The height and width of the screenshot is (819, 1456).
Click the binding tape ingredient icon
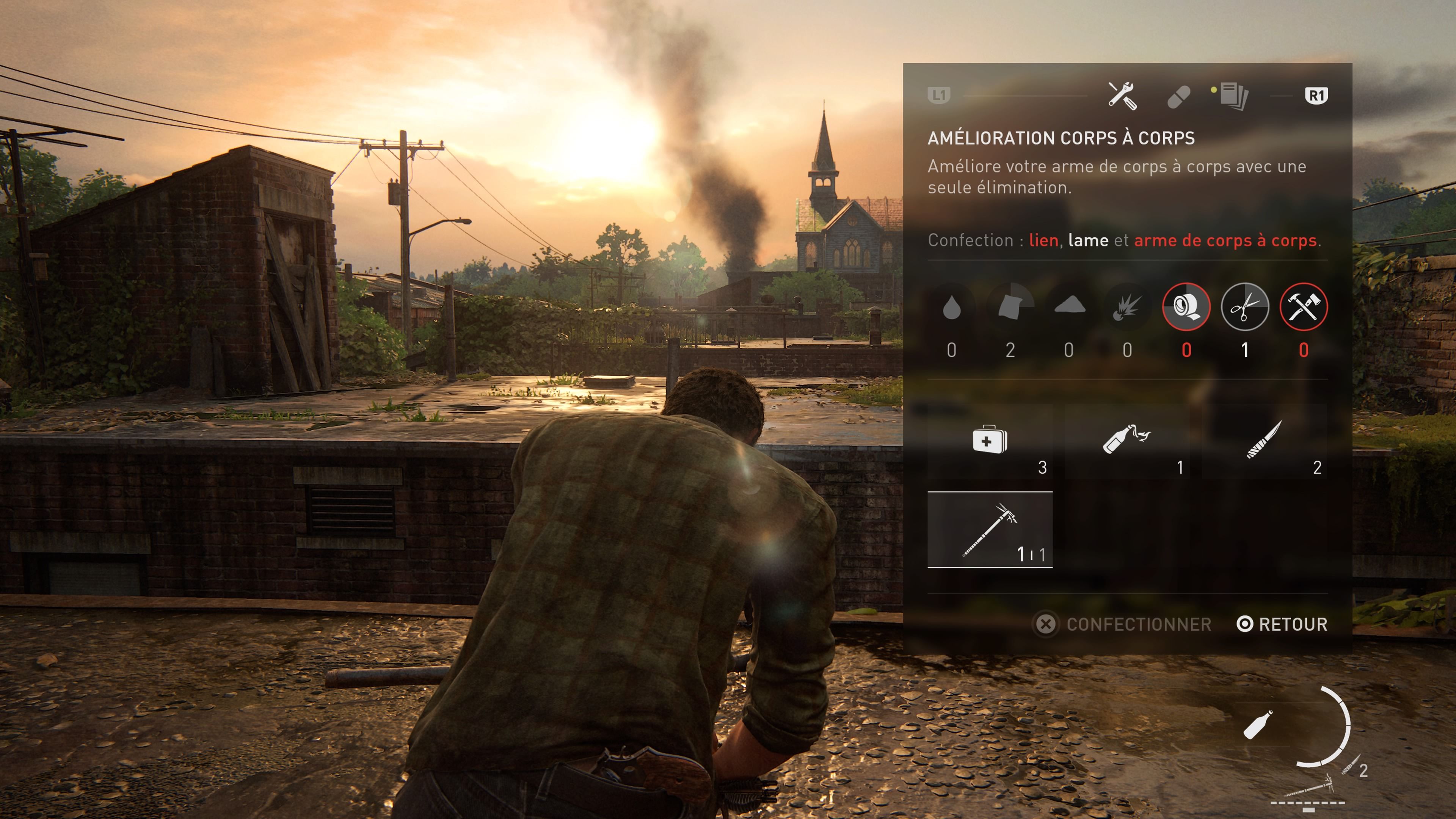click(1186, 307)
